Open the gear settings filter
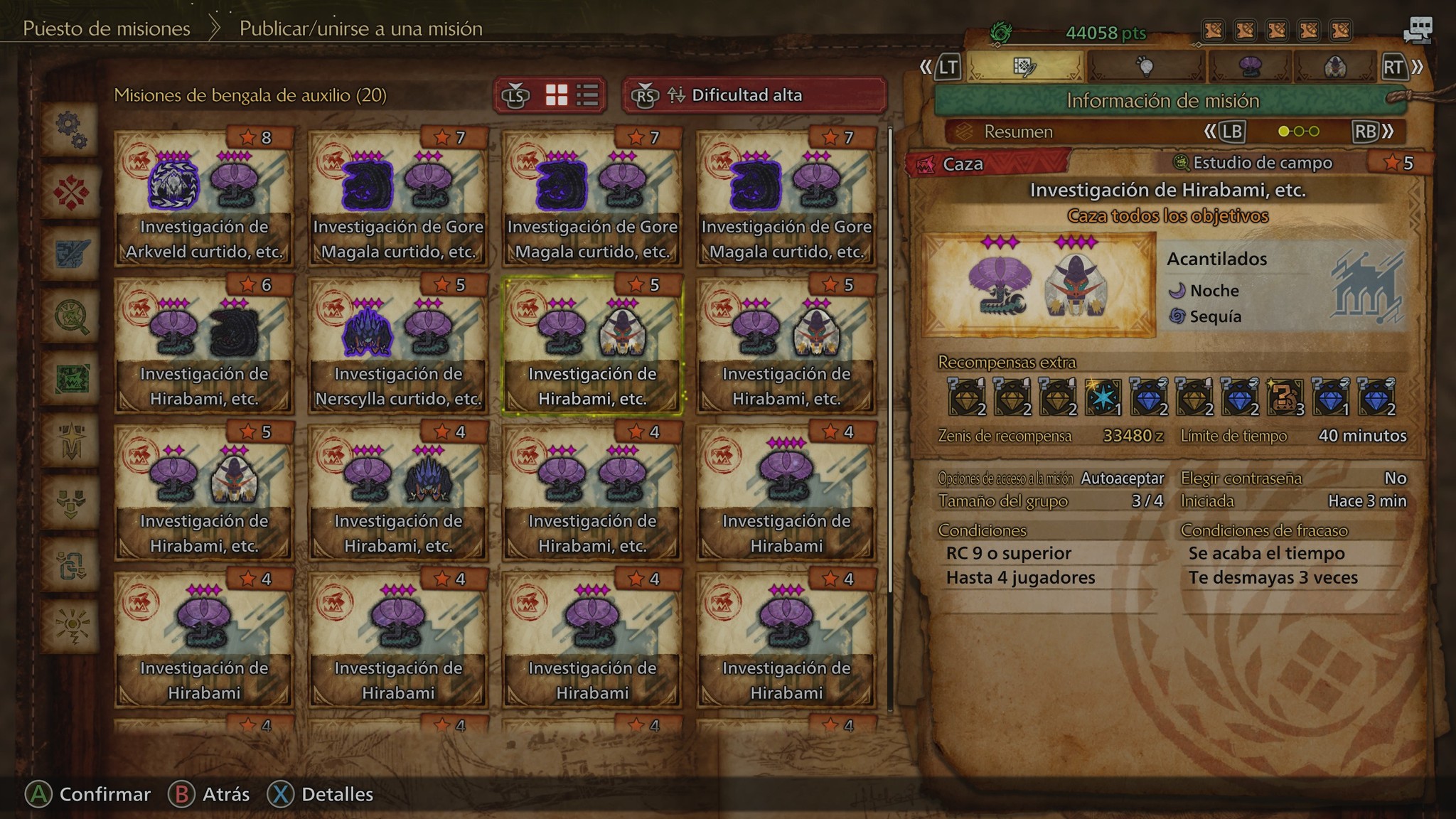This screenshot has width=1456, height=819. 71,129
